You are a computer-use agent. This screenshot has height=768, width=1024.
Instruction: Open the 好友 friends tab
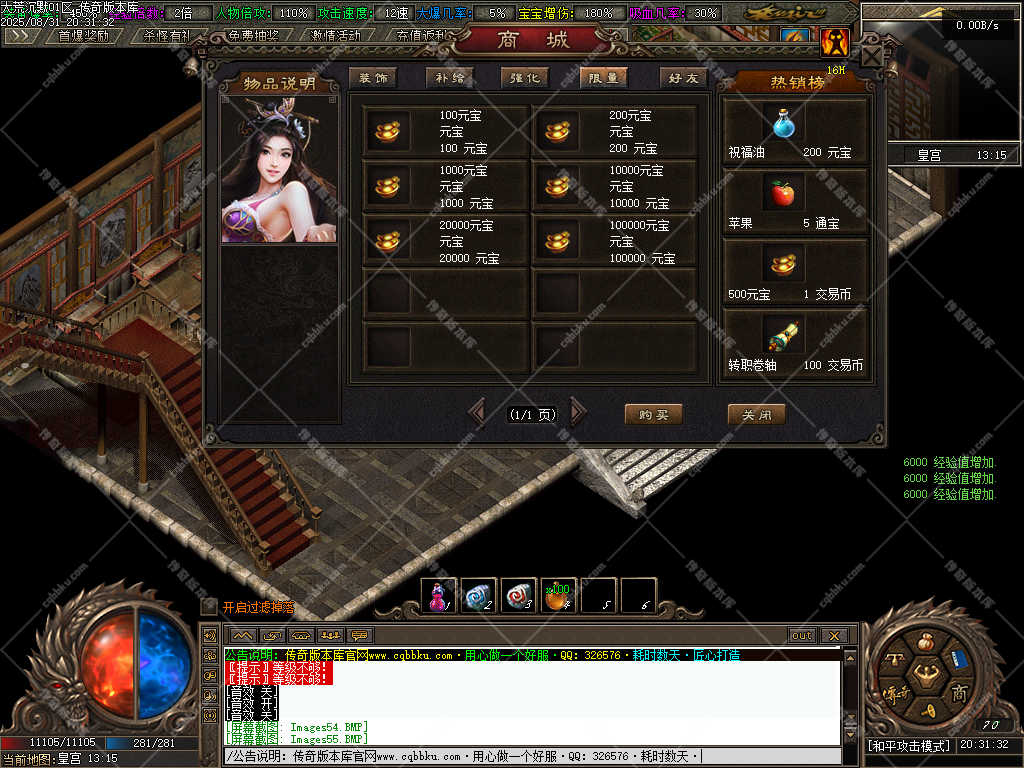coord(683,78)
